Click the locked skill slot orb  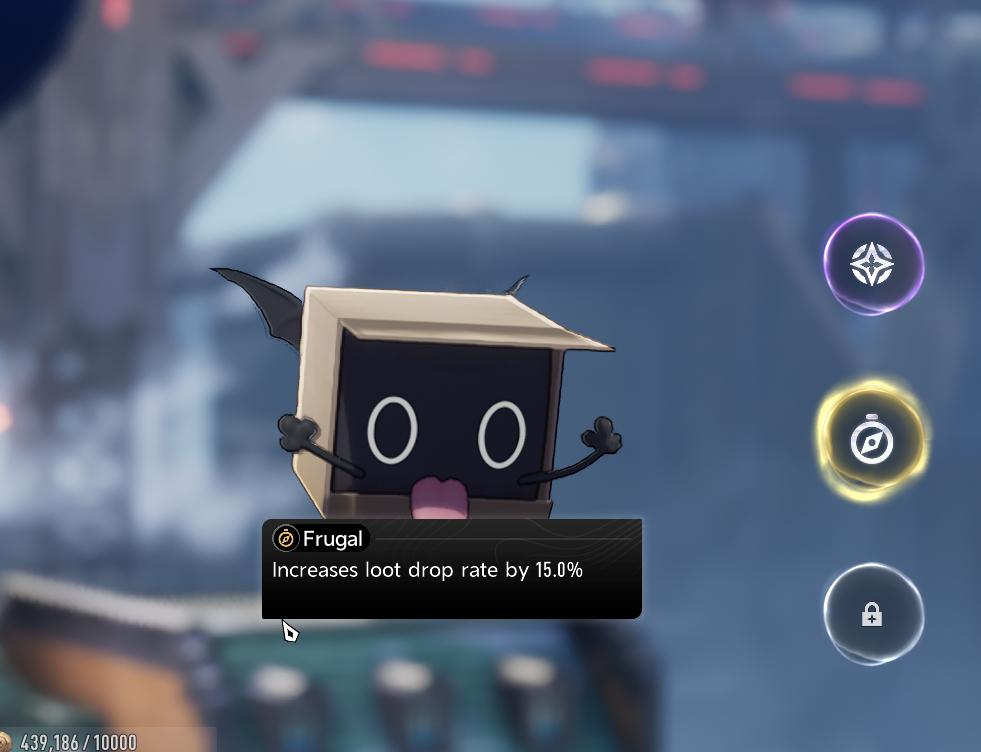point(872,615)
